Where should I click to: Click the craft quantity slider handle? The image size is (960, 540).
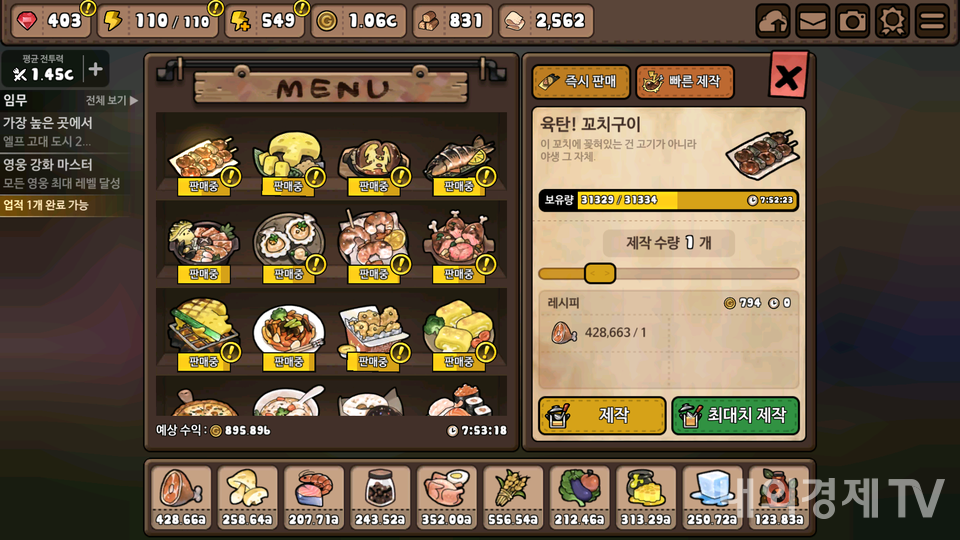click(x=599, y=273)
